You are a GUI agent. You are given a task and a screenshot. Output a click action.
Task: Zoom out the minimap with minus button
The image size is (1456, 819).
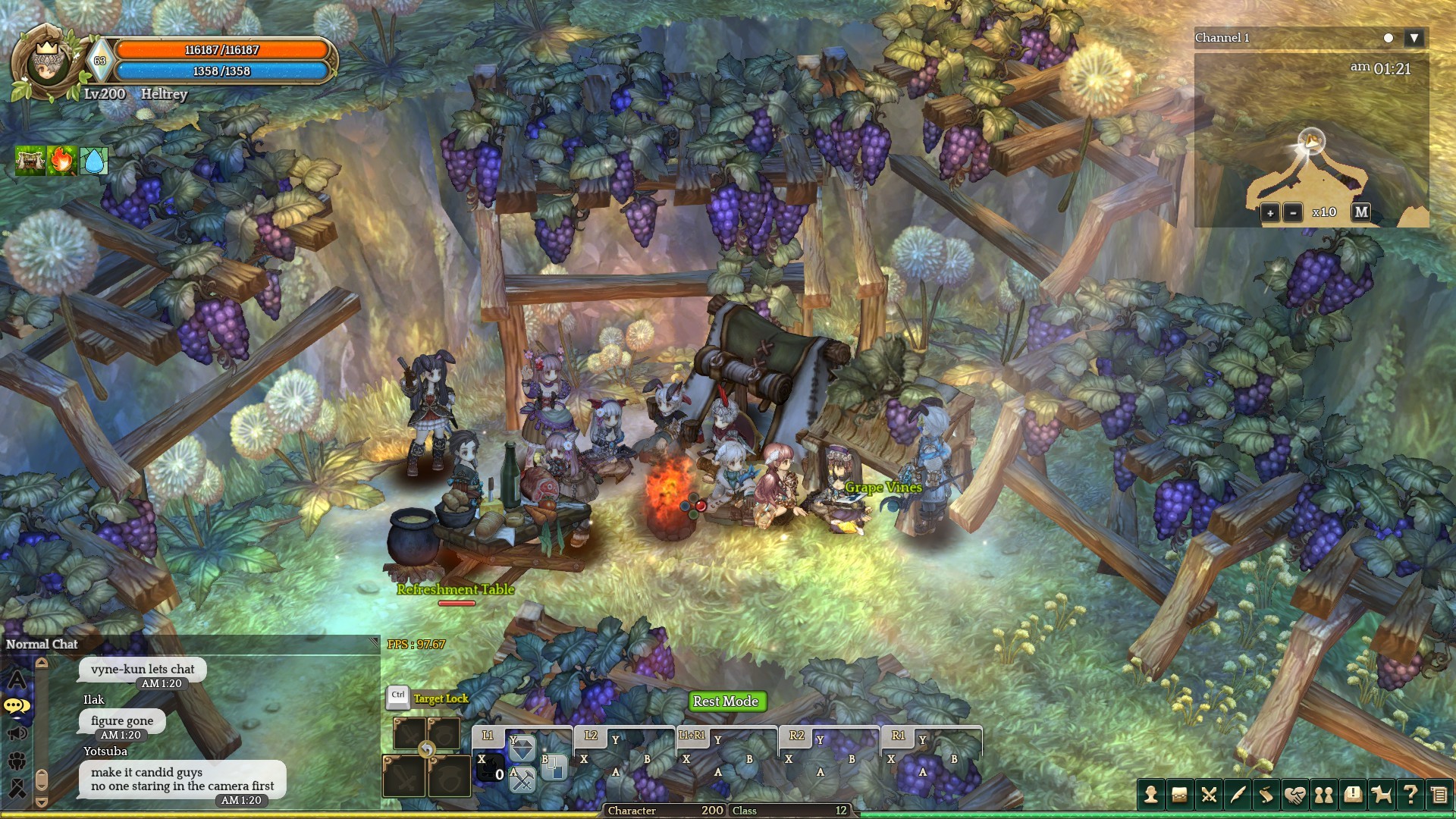click(1293, 213)
